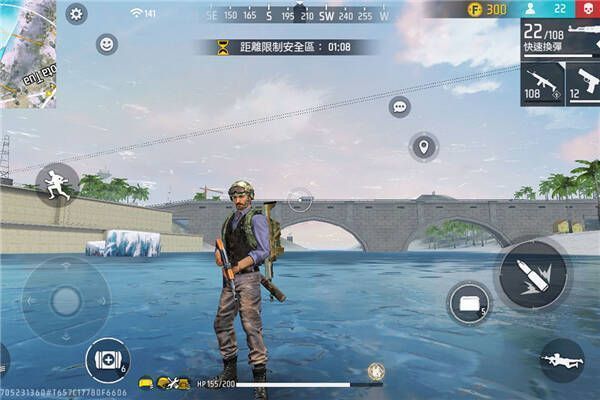Fire with the bullet shoot button
Screen dimensions: 600x400
point(531,274)
